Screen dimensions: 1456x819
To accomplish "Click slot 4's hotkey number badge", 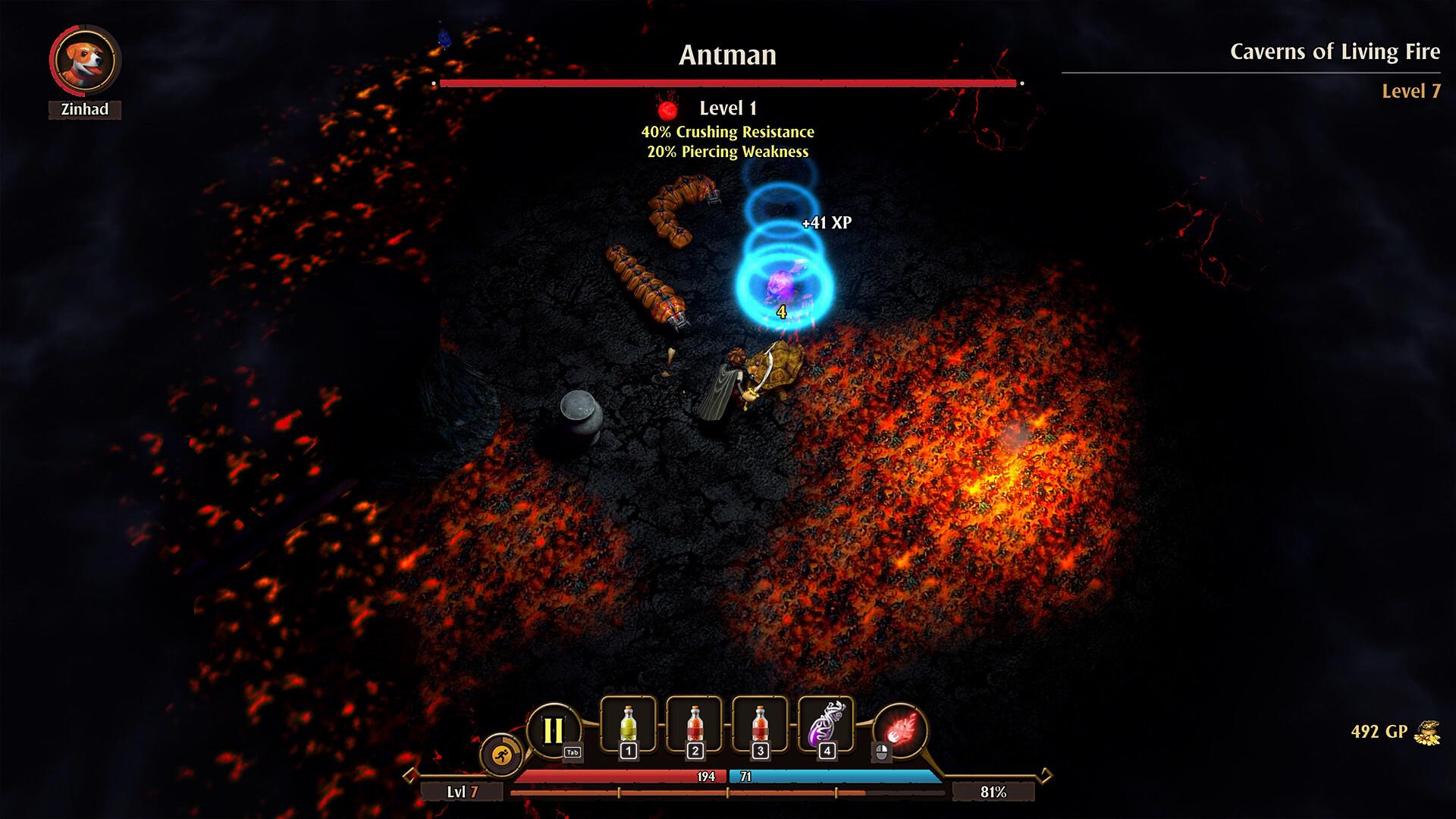I will pos(827,750).
